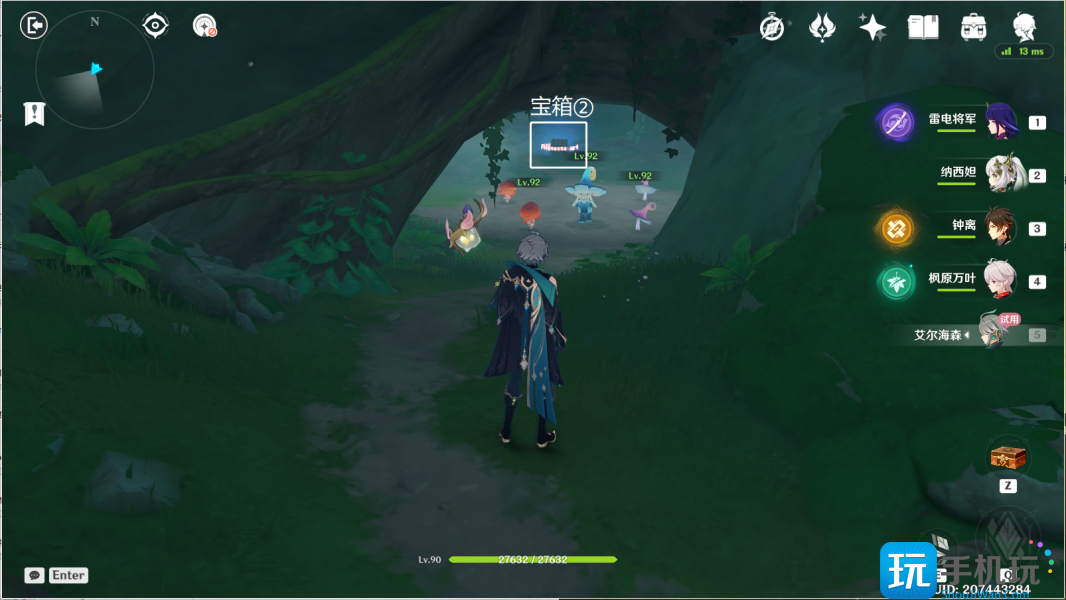Use the treasure chest gadget icon
The image size is (1066, 600).
click(1008, 458)
